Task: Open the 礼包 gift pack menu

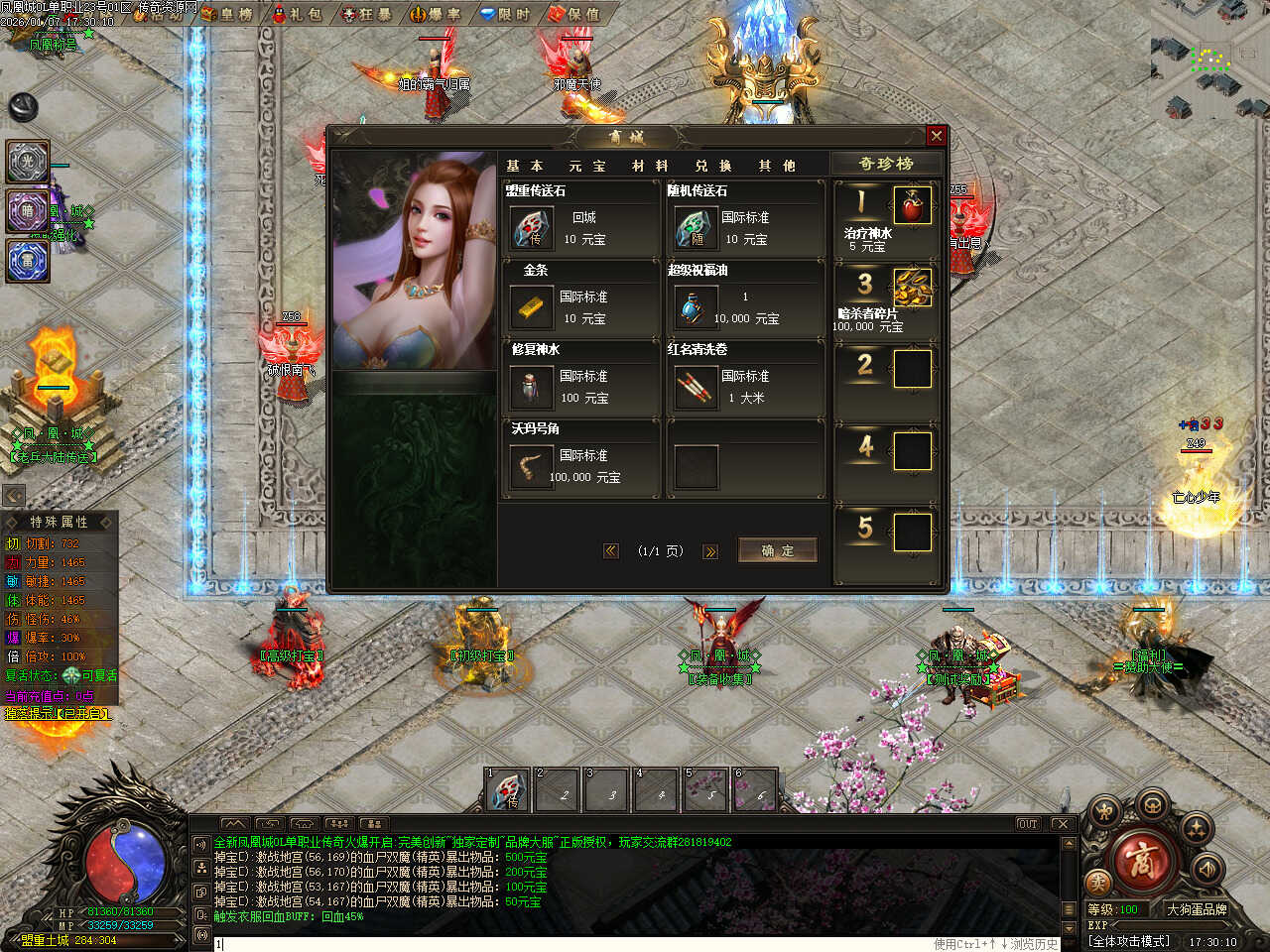Action: 297,14
